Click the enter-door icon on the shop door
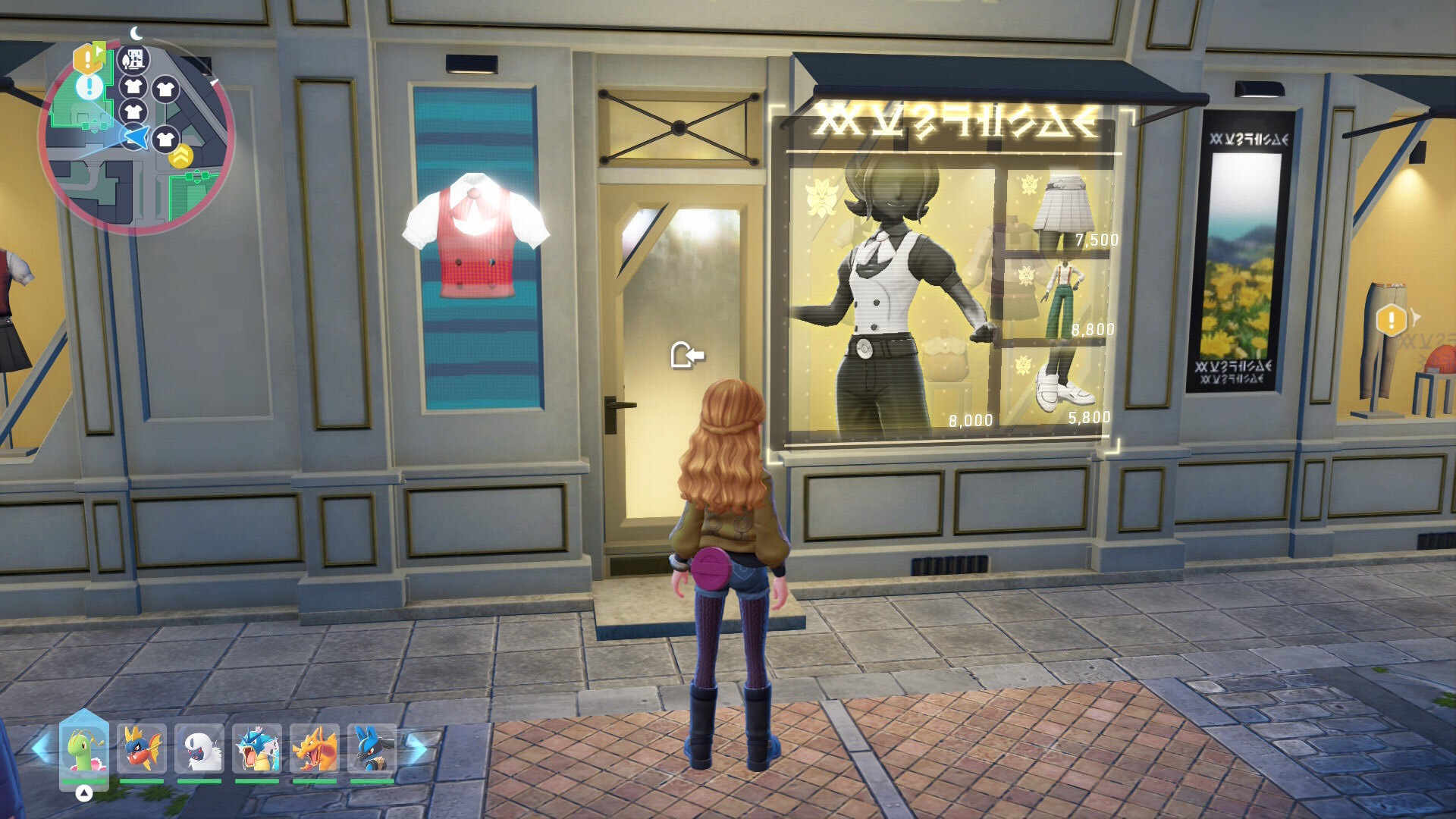Image resolution: width=1456 pixels, height=819 pixels. [x=687, y=354]
